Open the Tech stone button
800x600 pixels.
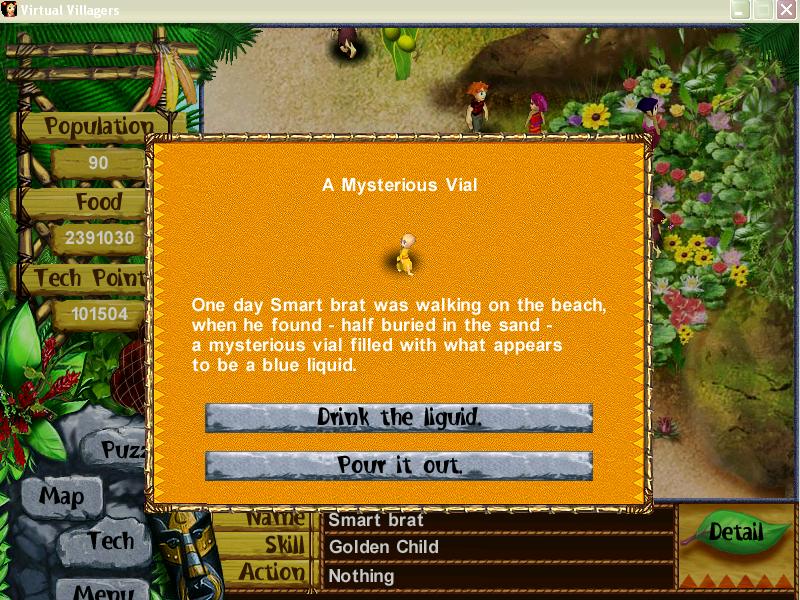(109, 541)
